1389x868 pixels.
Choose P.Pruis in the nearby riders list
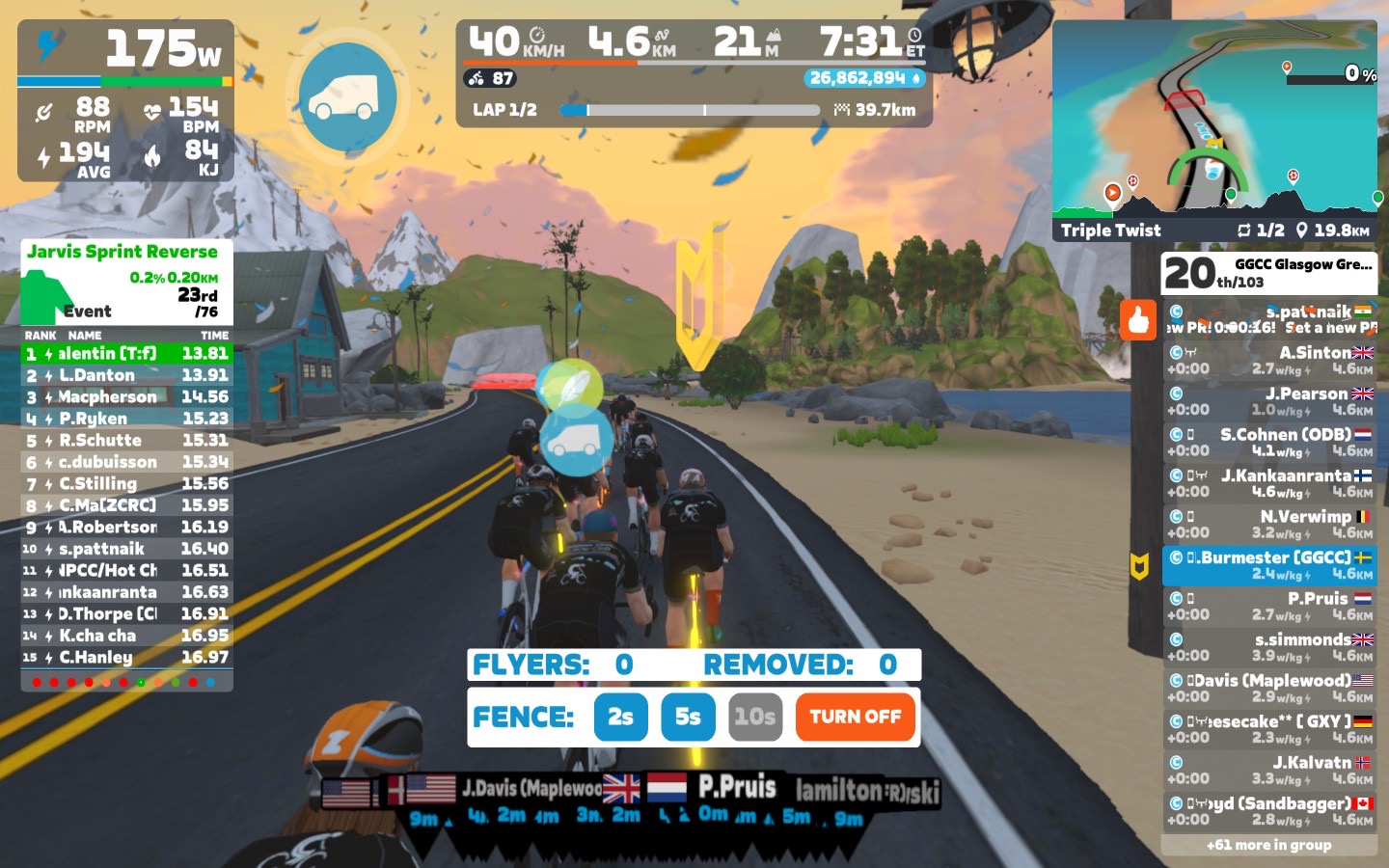pyautogui.click(x=1269, y=607)
